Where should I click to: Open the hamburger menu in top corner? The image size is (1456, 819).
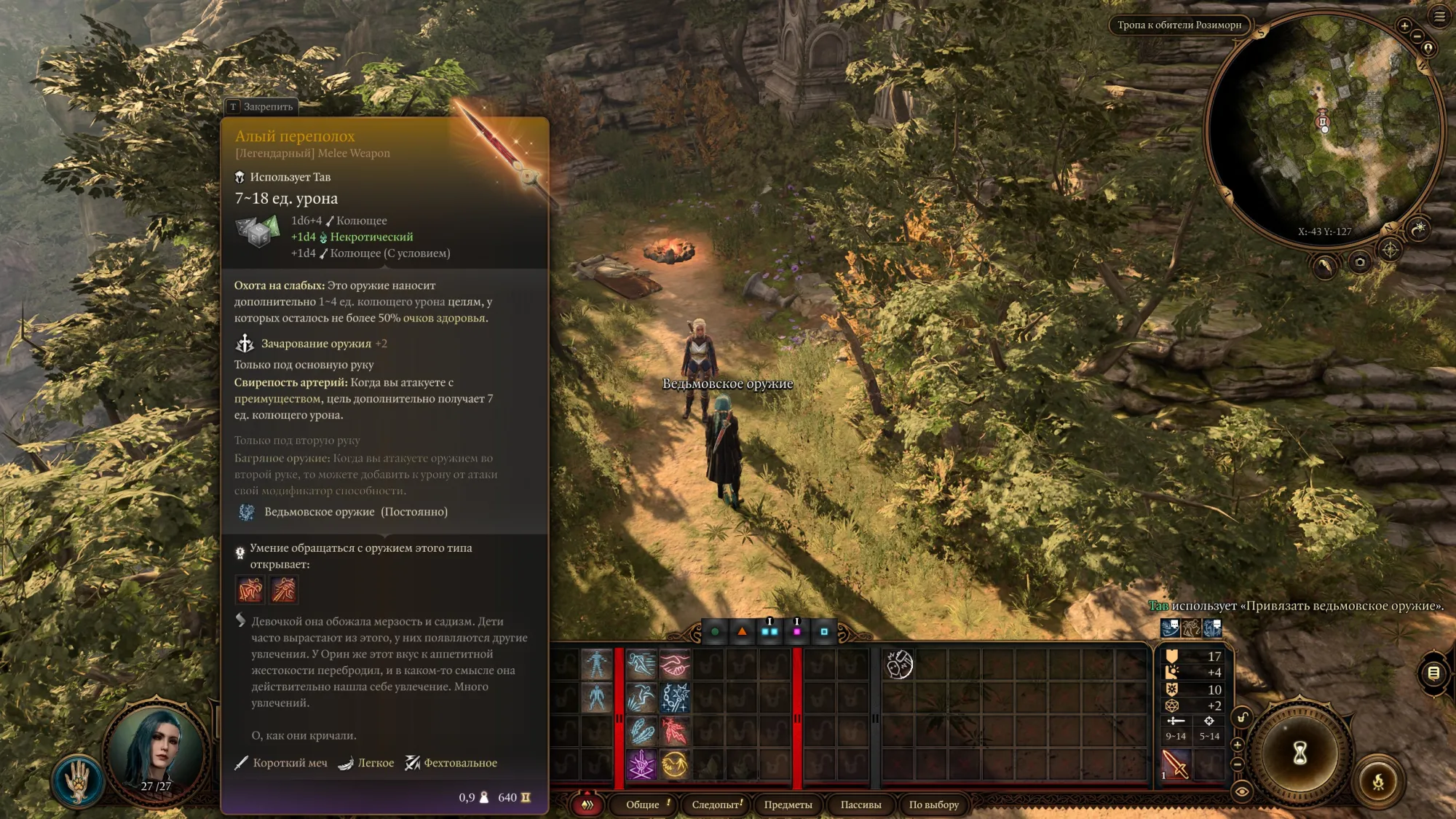point(1439,17)
